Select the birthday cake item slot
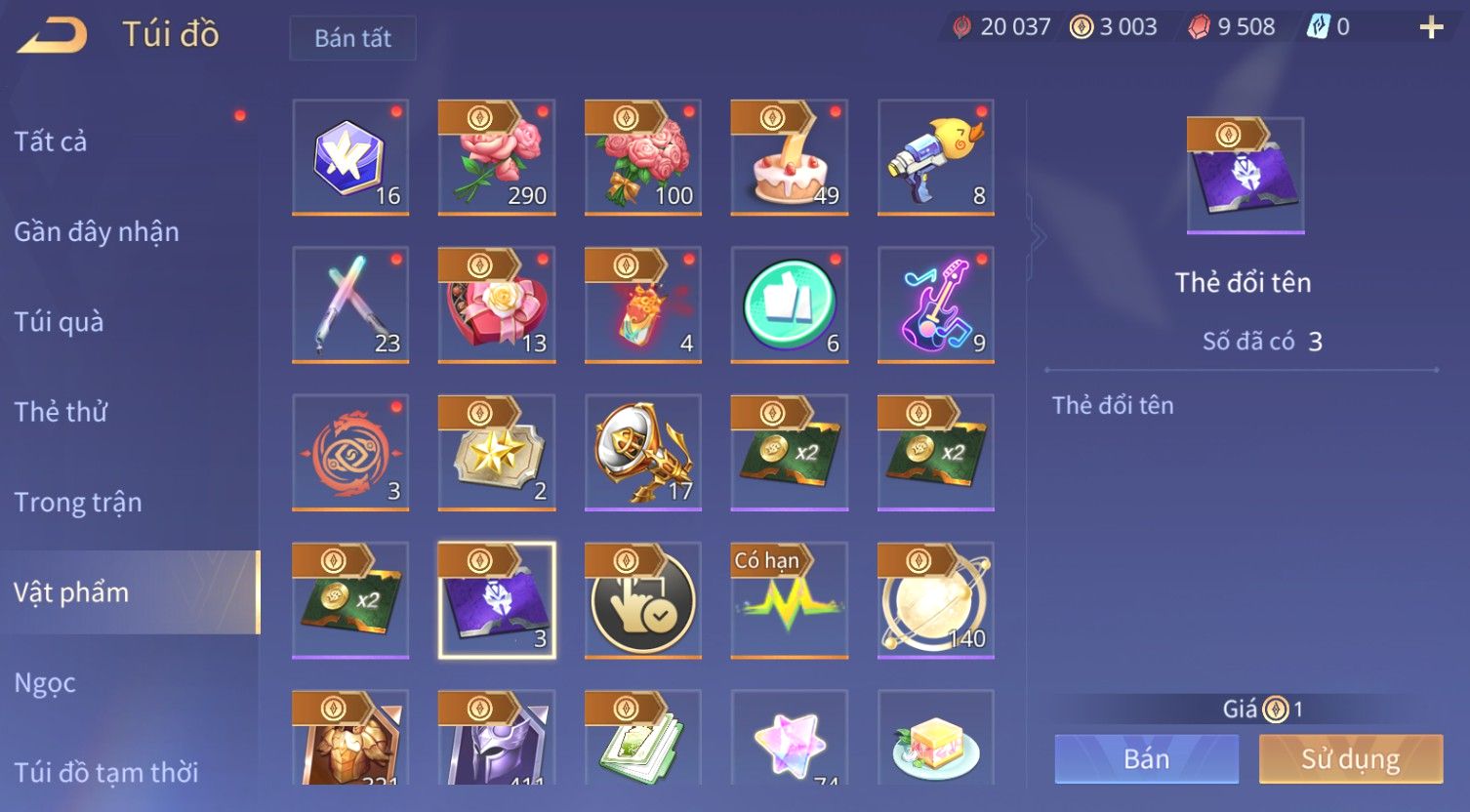Image resolution: width=1470 pixels, height=812 pixels. pos(789,157)
